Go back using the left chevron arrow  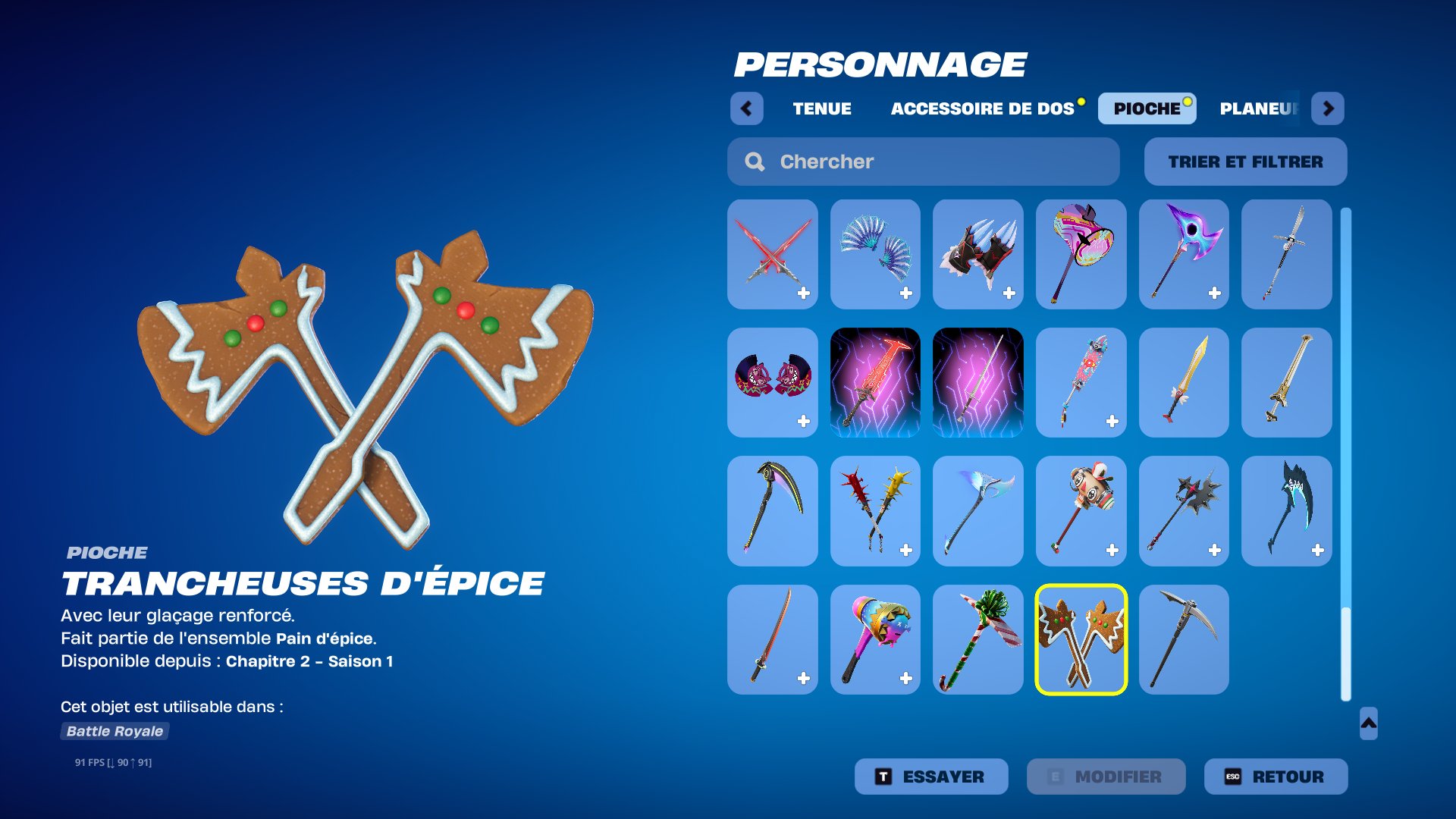pyautogui.click(x=748, y=108)
